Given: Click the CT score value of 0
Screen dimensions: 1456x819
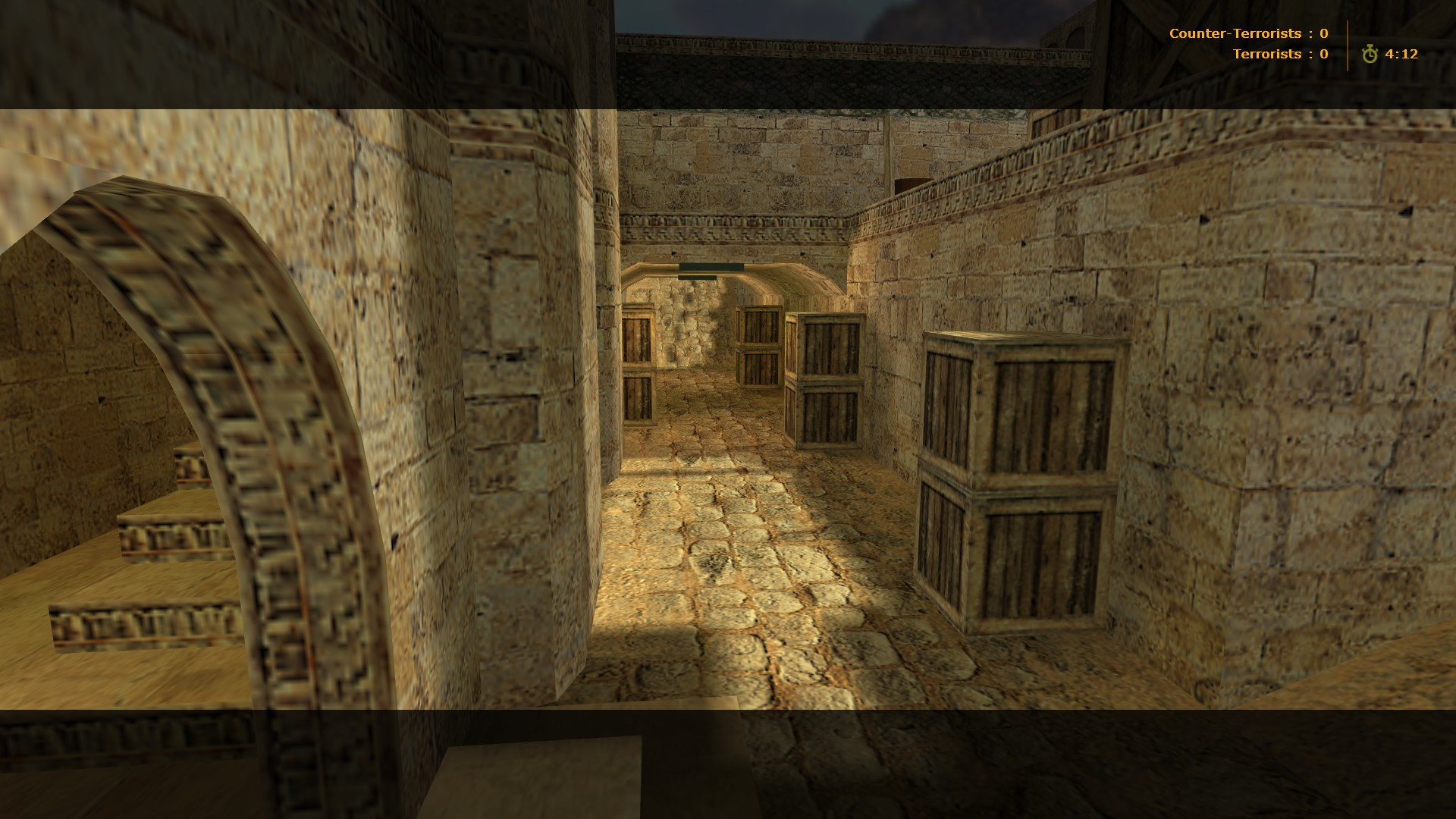Looking at the screenshot, I should 1323,33.
